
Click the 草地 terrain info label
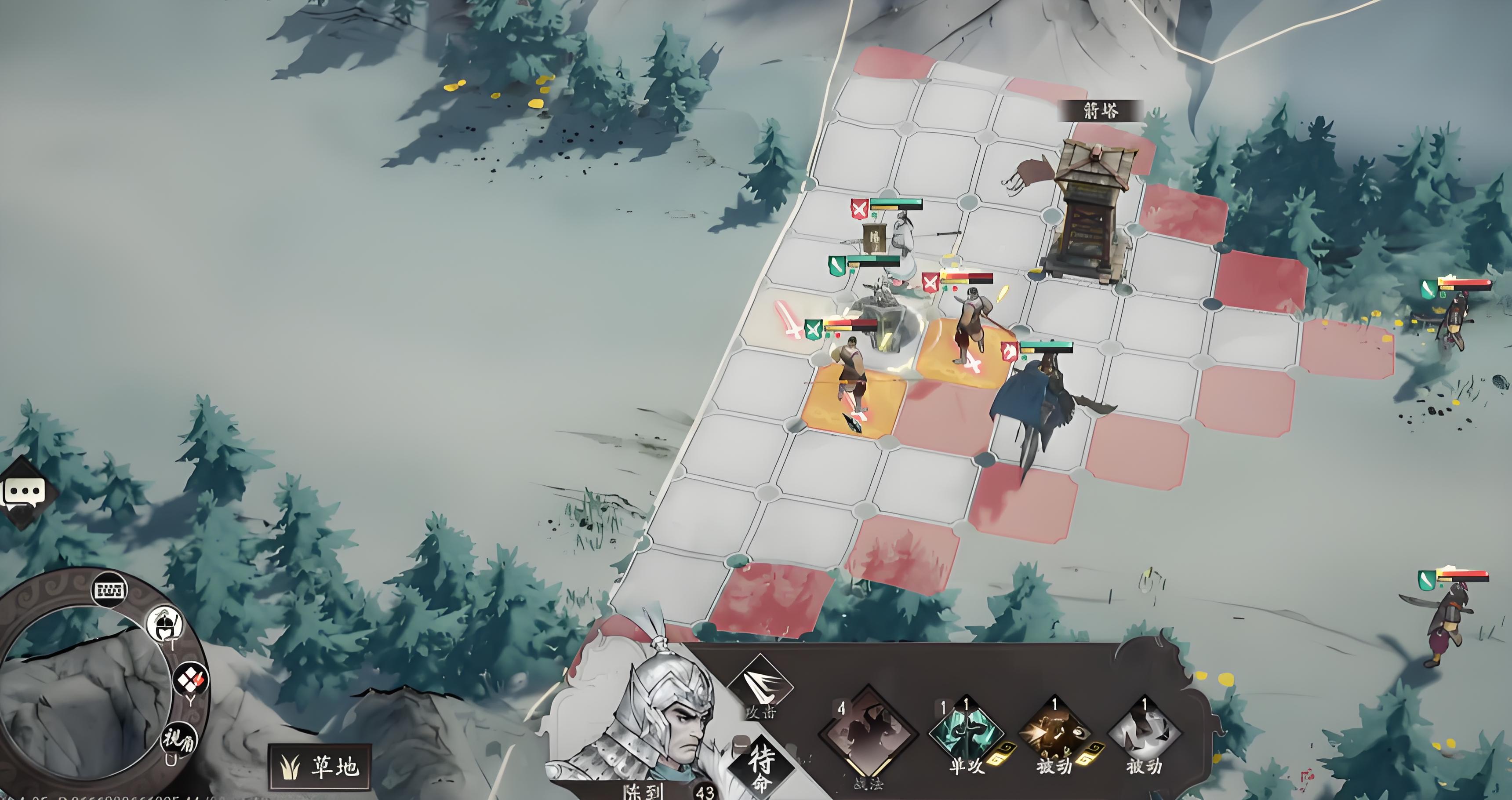321,767
